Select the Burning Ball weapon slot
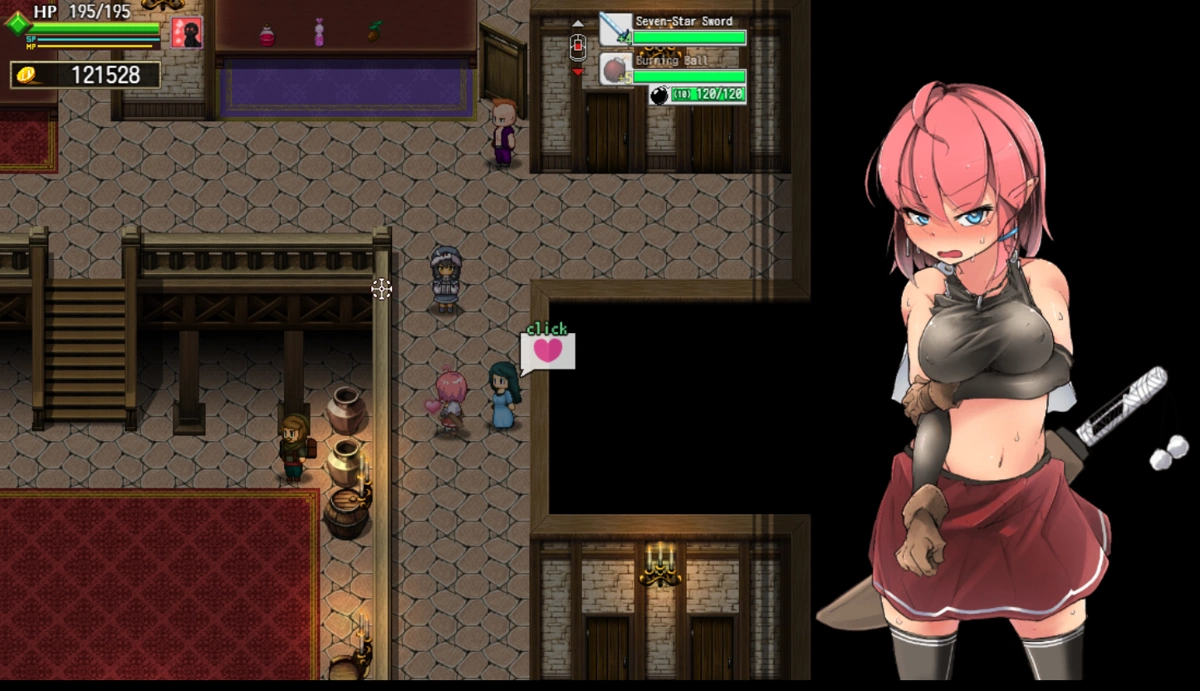 [616, 69]
